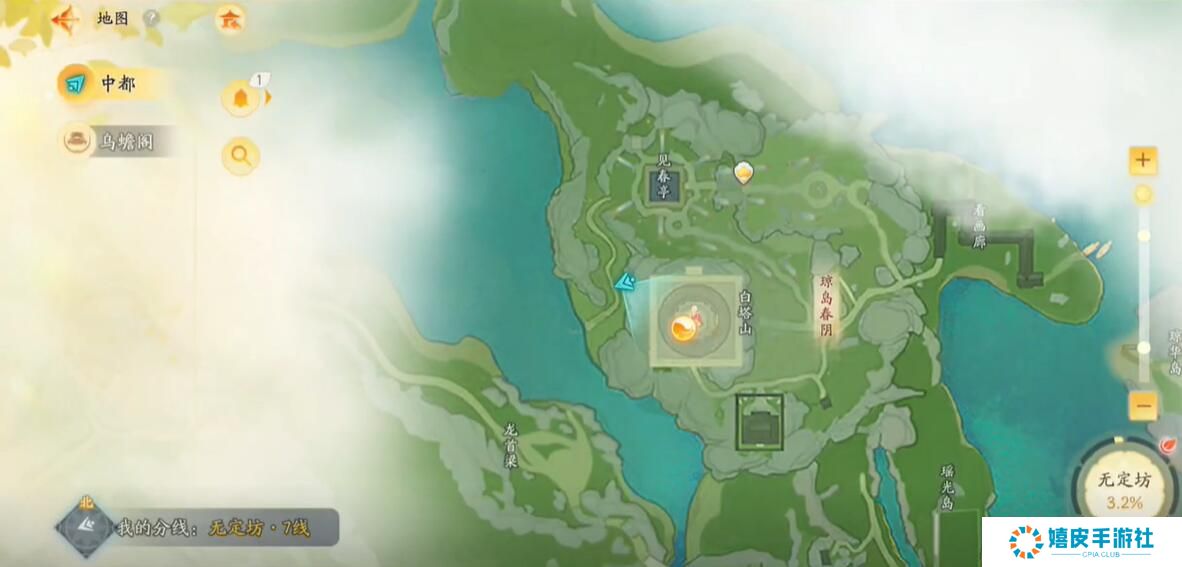This screenshot has width=1182, height=567.
Task: Open the bell notification button
Action: point(241,98)
